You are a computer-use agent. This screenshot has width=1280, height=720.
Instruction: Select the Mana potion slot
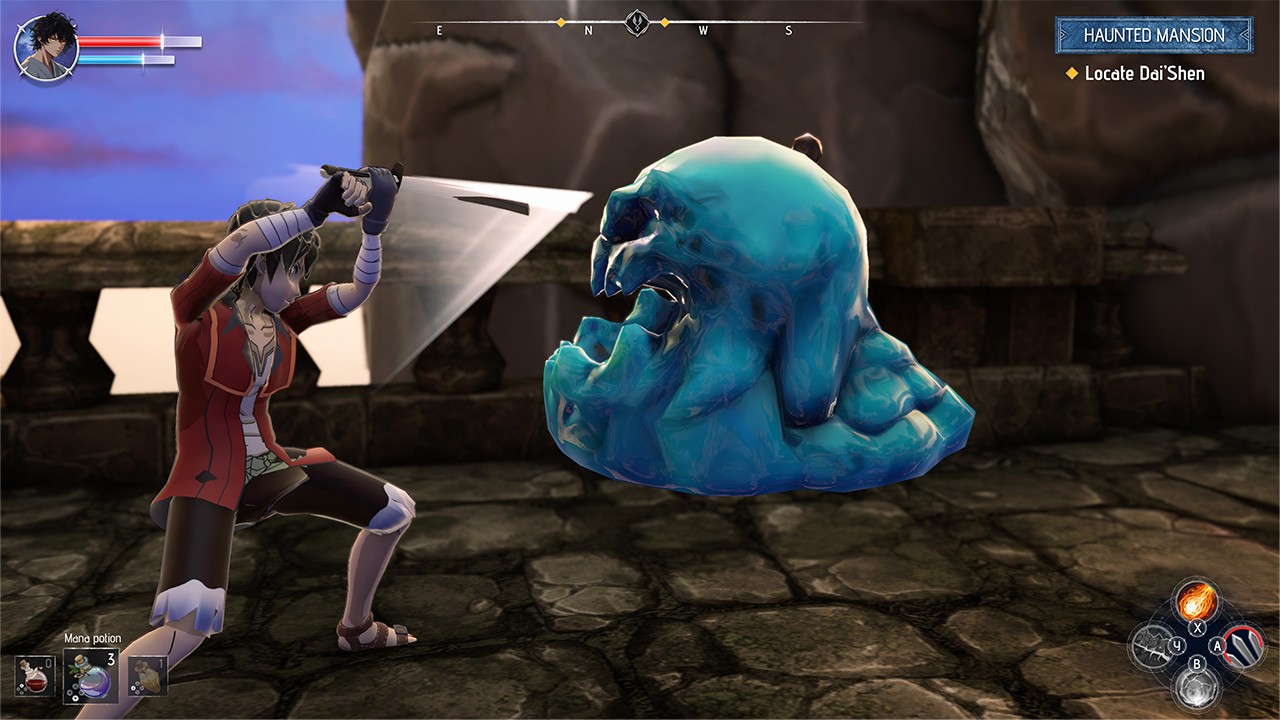coord(91,675)
